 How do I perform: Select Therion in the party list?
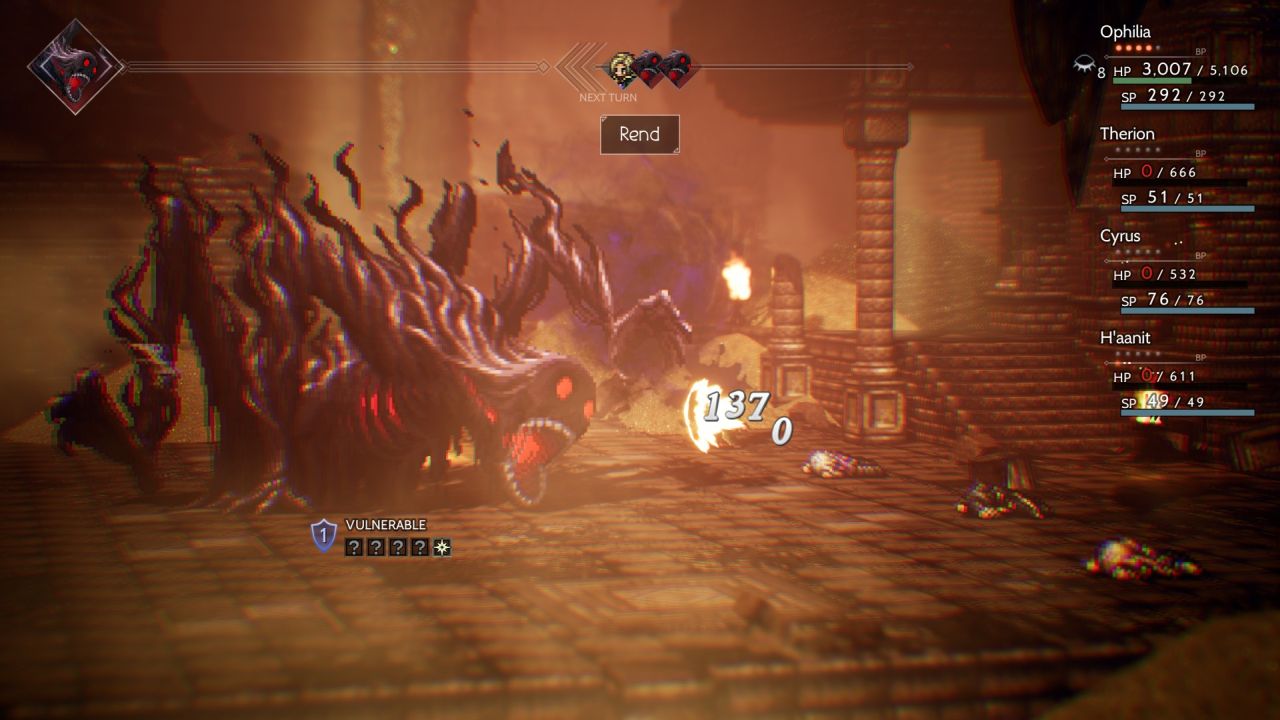click(1127, 134)
